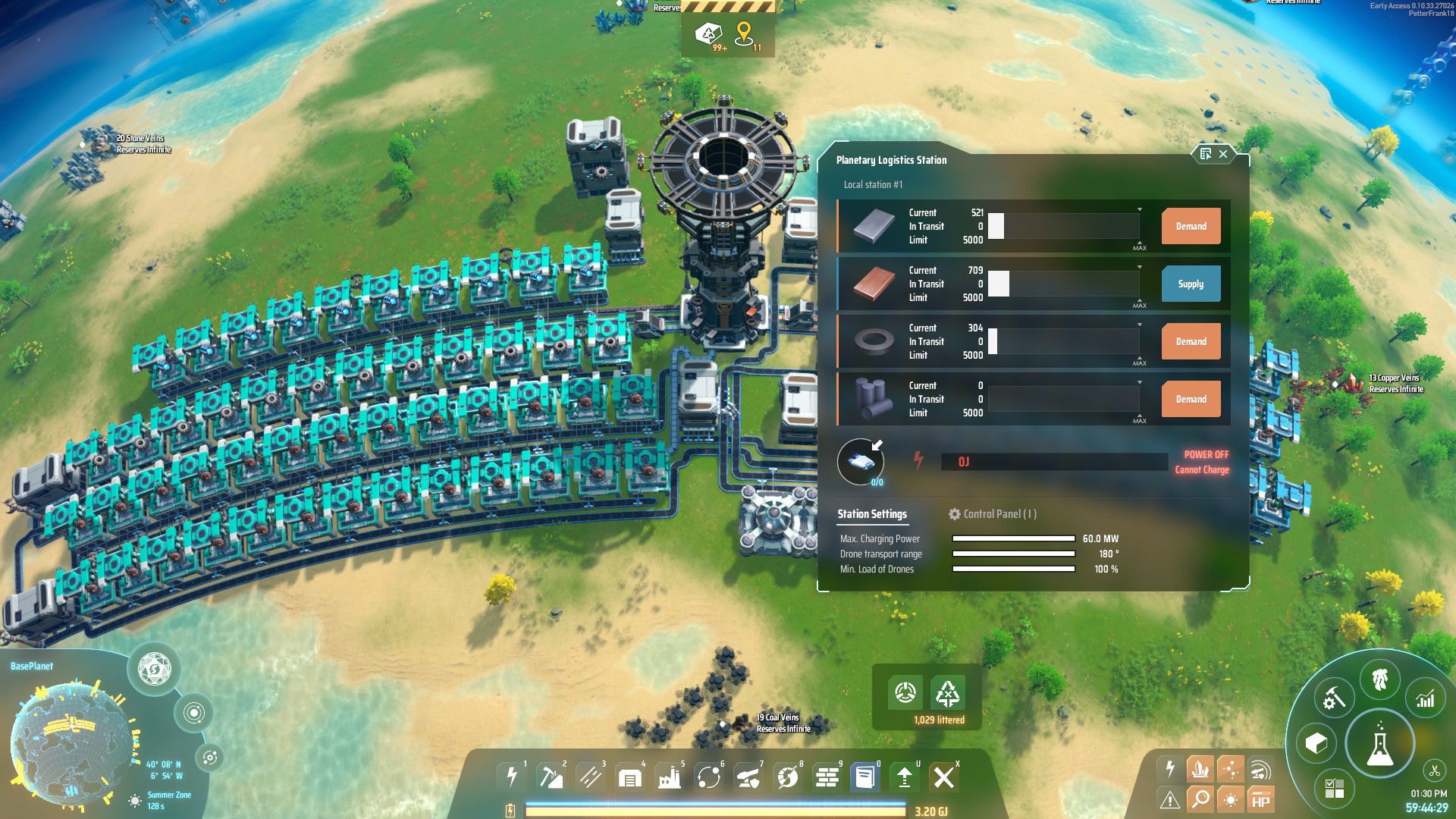Viewport: 1456px width, 819px height.
Task: Toggle the copper ingot Supply mode button
Action: point(1191,284)
